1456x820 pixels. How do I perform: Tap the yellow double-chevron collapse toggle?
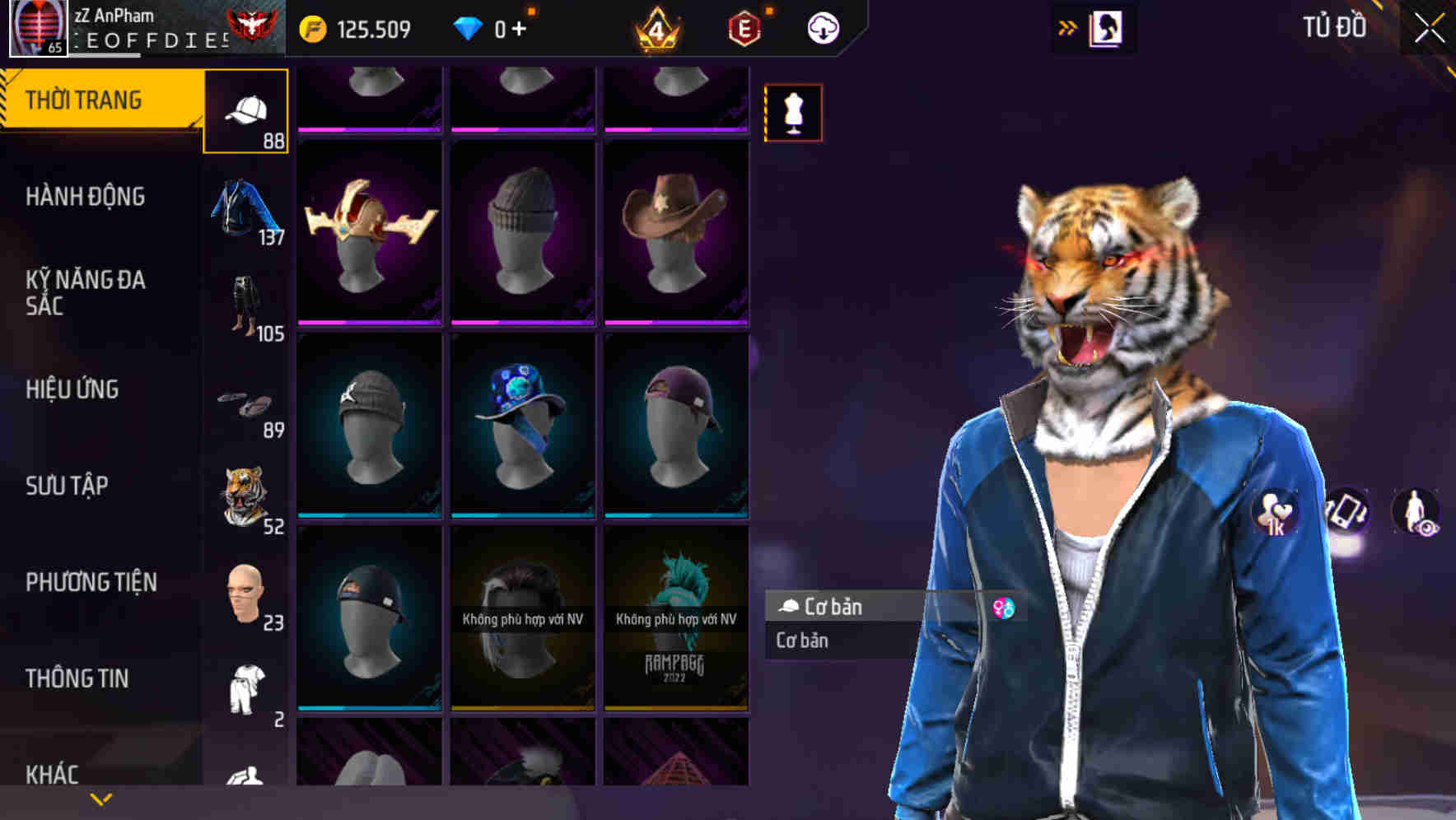click(x=1067, y=26)
